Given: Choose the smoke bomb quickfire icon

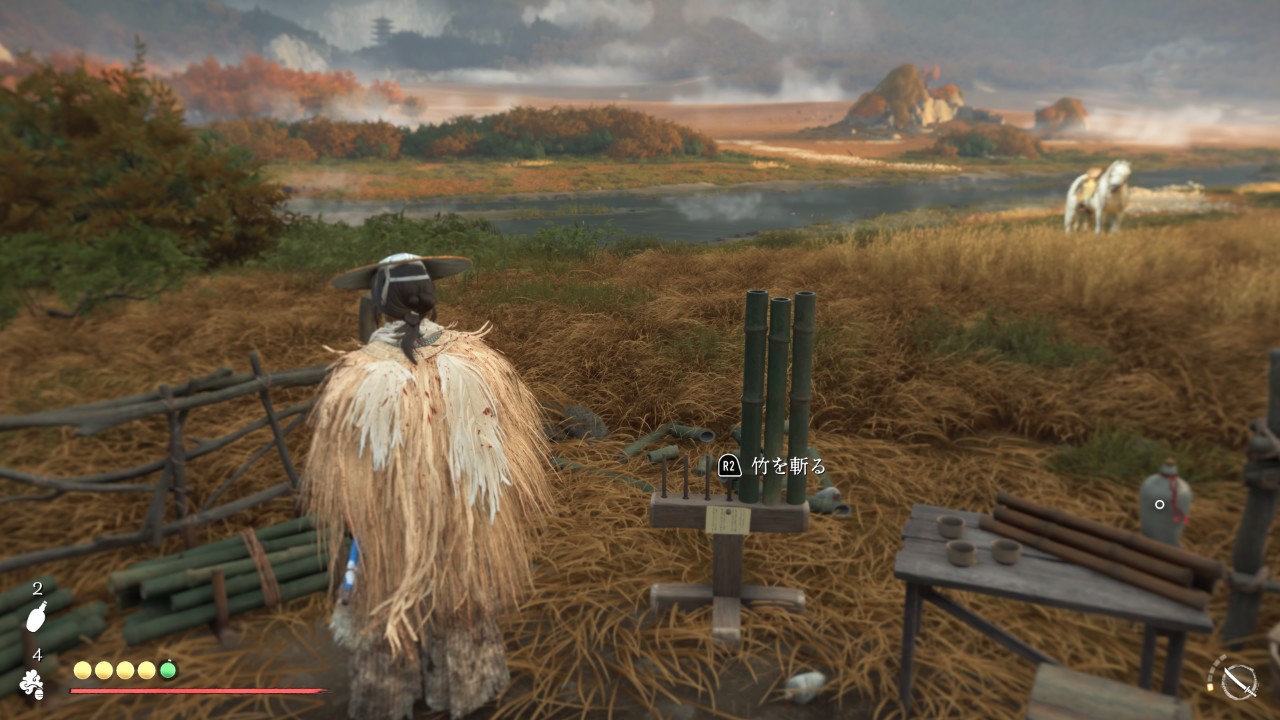Looking at the screenshot, I should 33,683.
